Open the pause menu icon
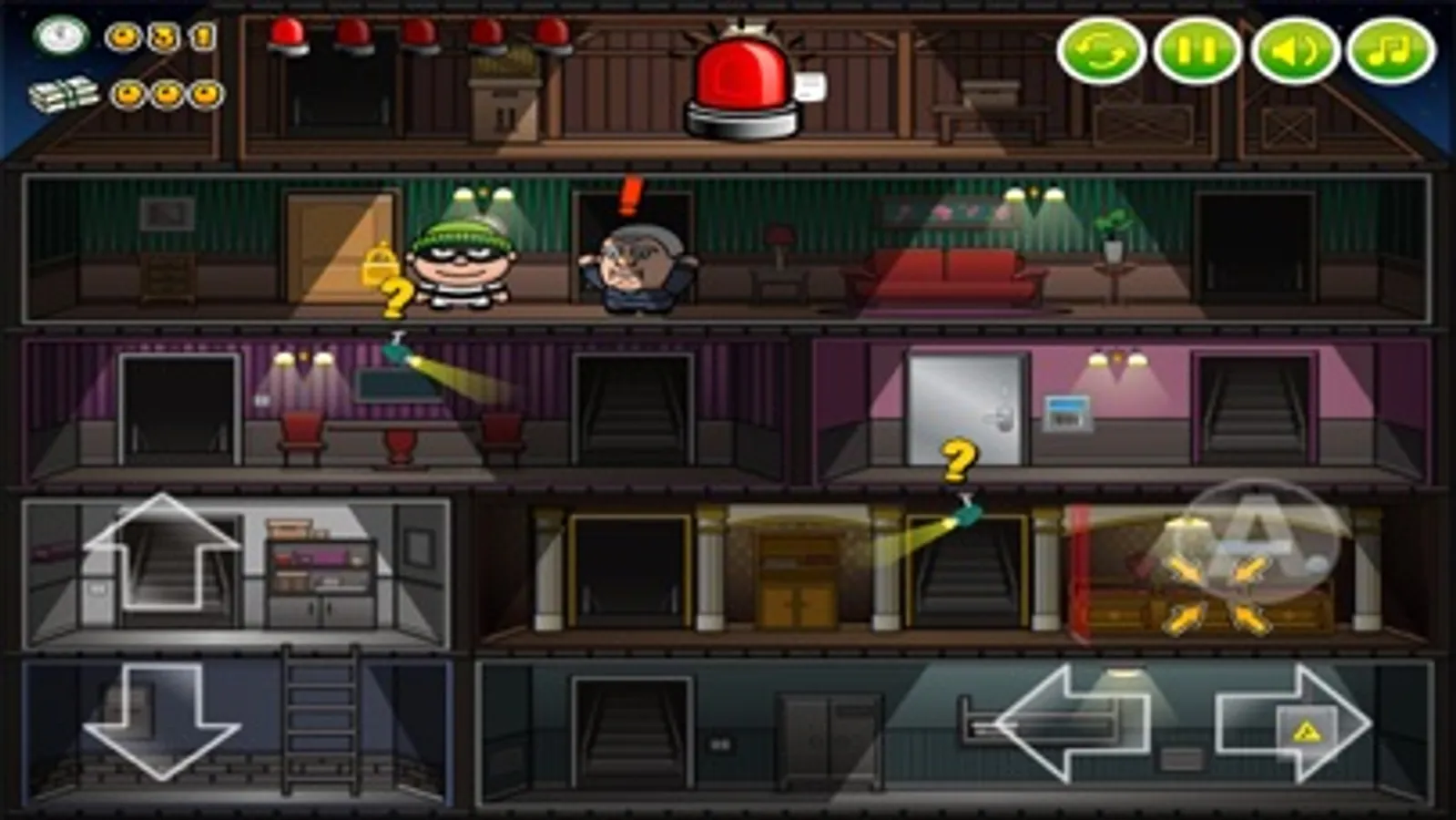The height and width of the screenshot is (820, 1456). coord(1198,50)
